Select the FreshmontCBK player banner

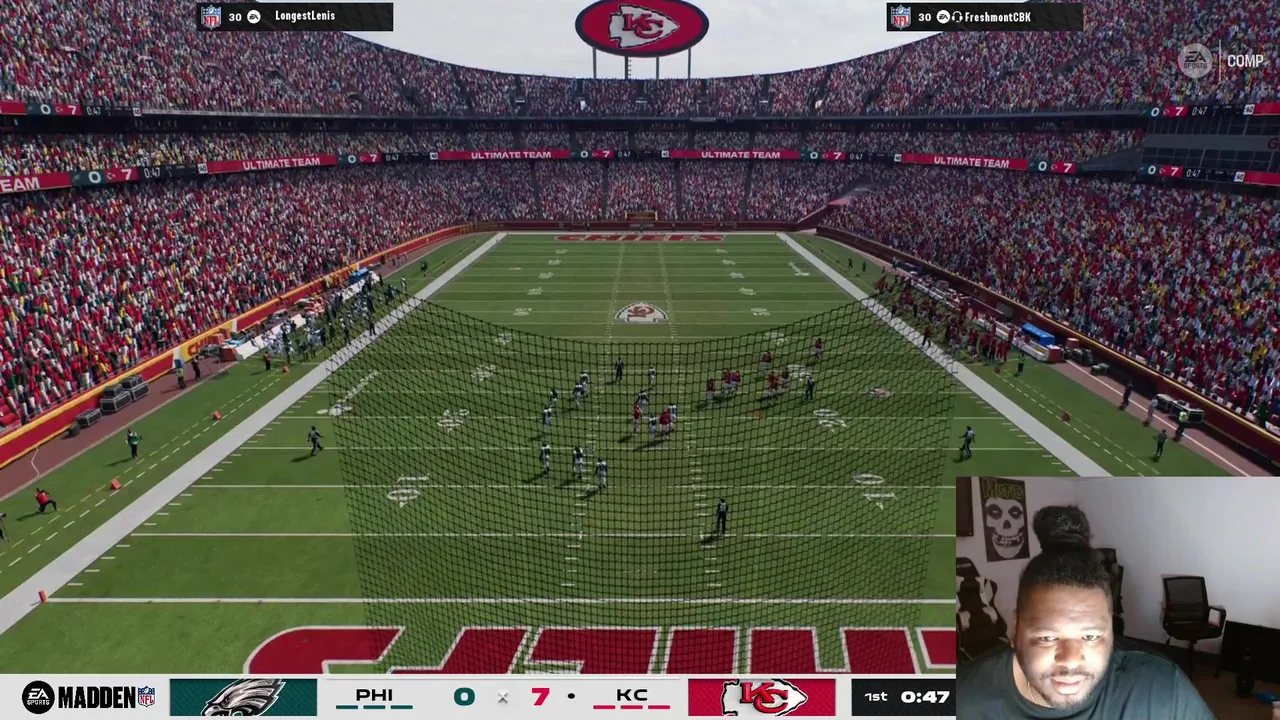click(x=984, y=17)
